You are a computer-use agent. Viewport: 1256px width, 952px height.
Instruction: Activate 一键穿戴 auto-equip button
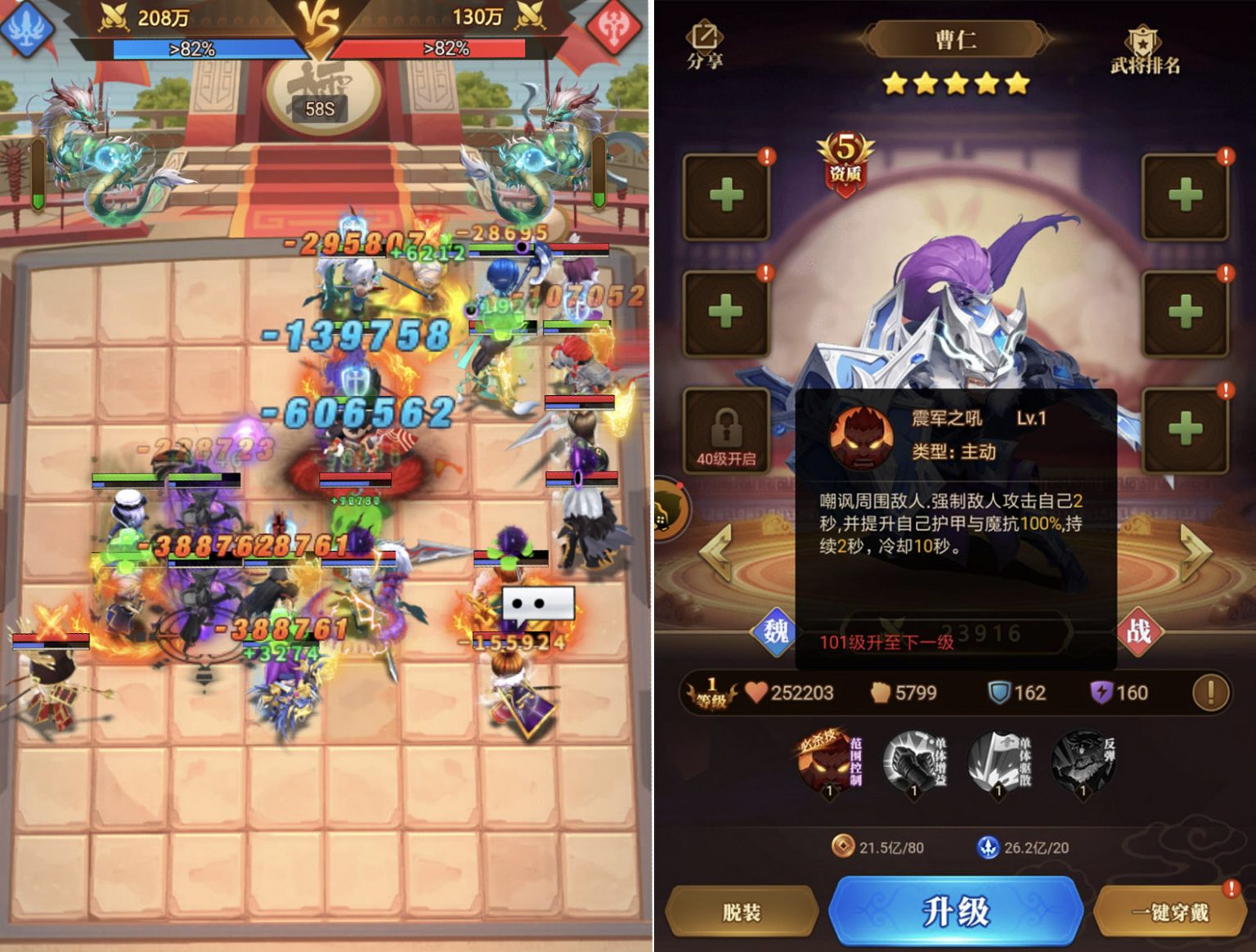(1169, 912)
